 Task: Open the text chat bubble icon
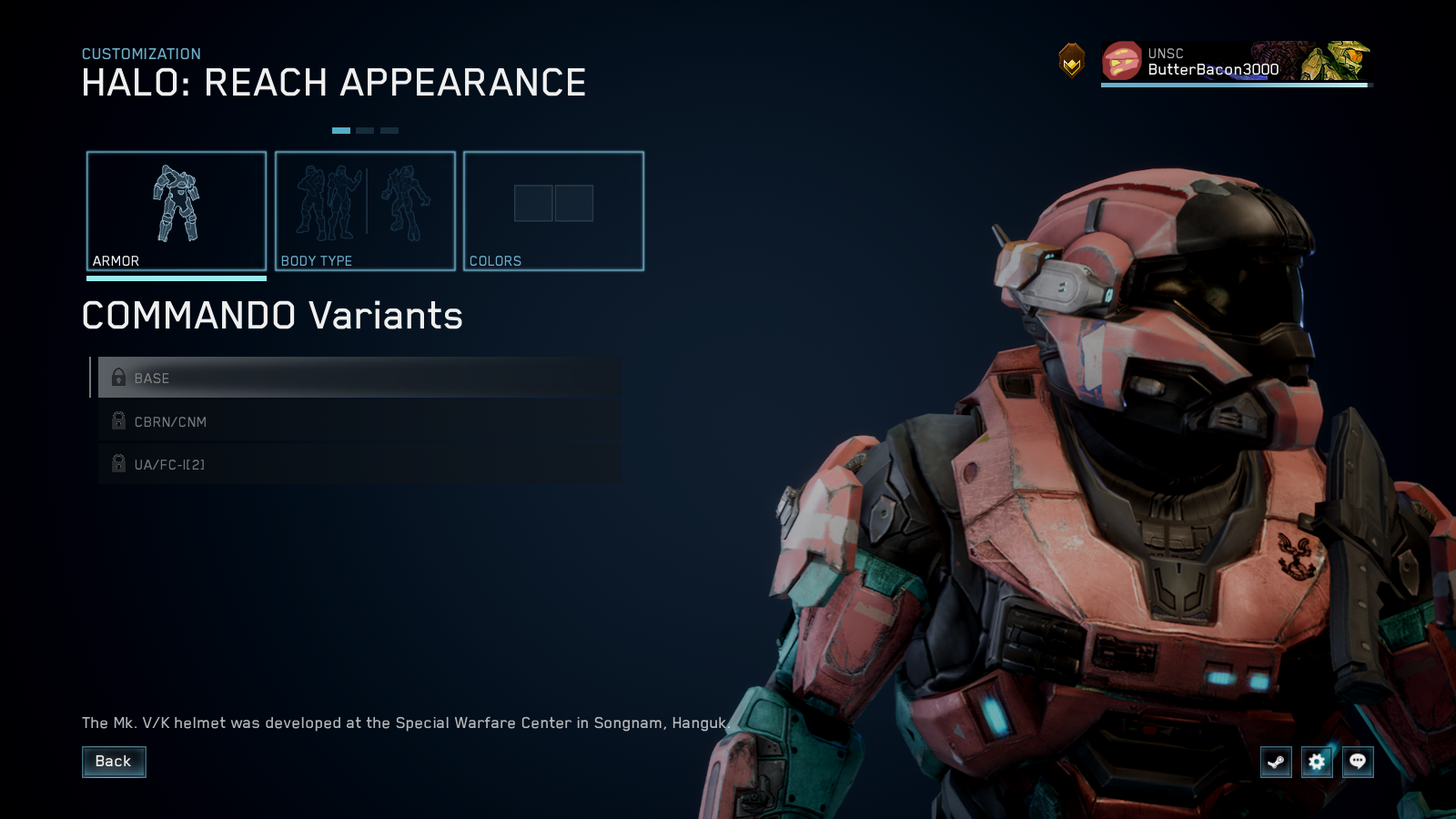click(1357, 763)
